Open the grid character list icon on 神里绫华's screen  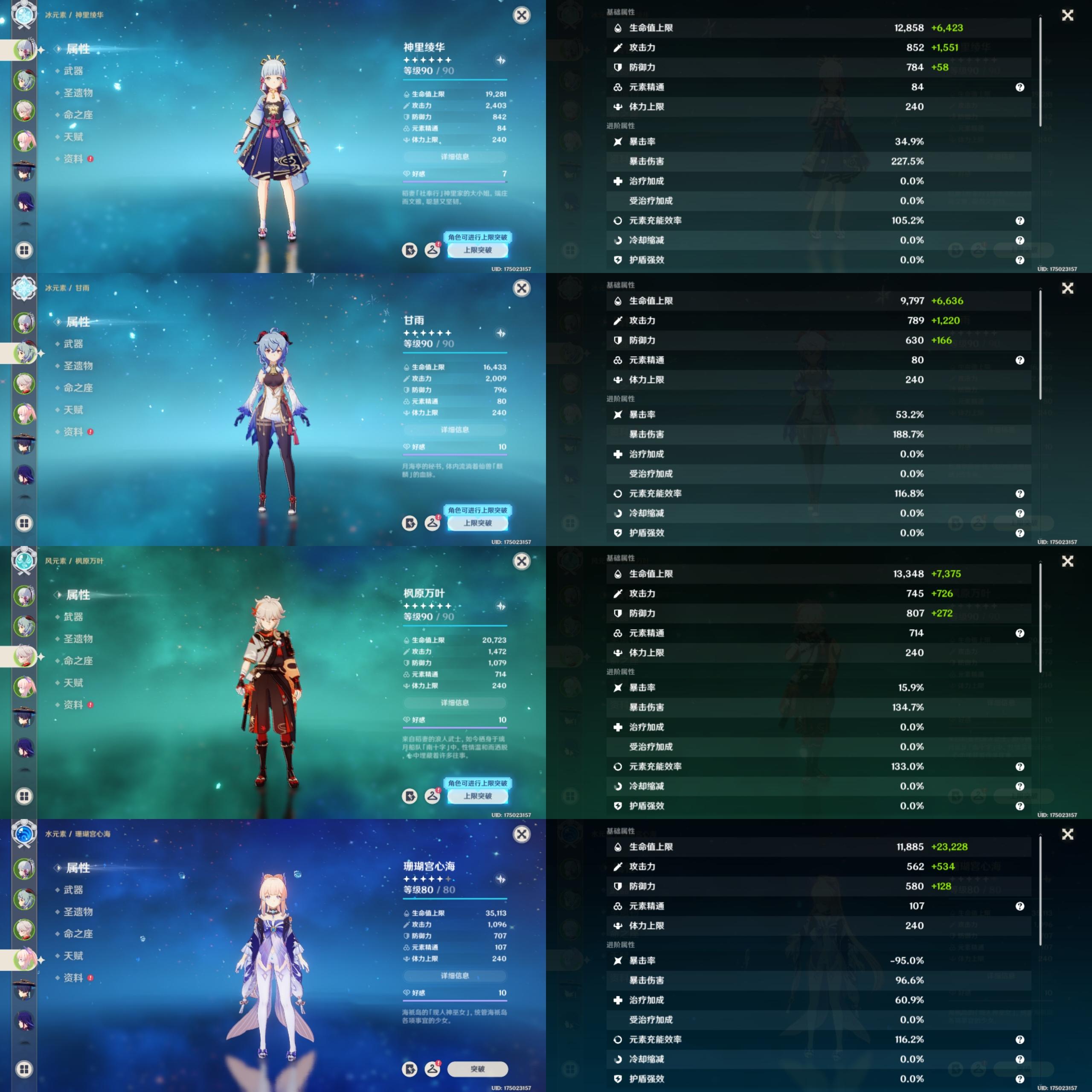click(x=24, y=250)
